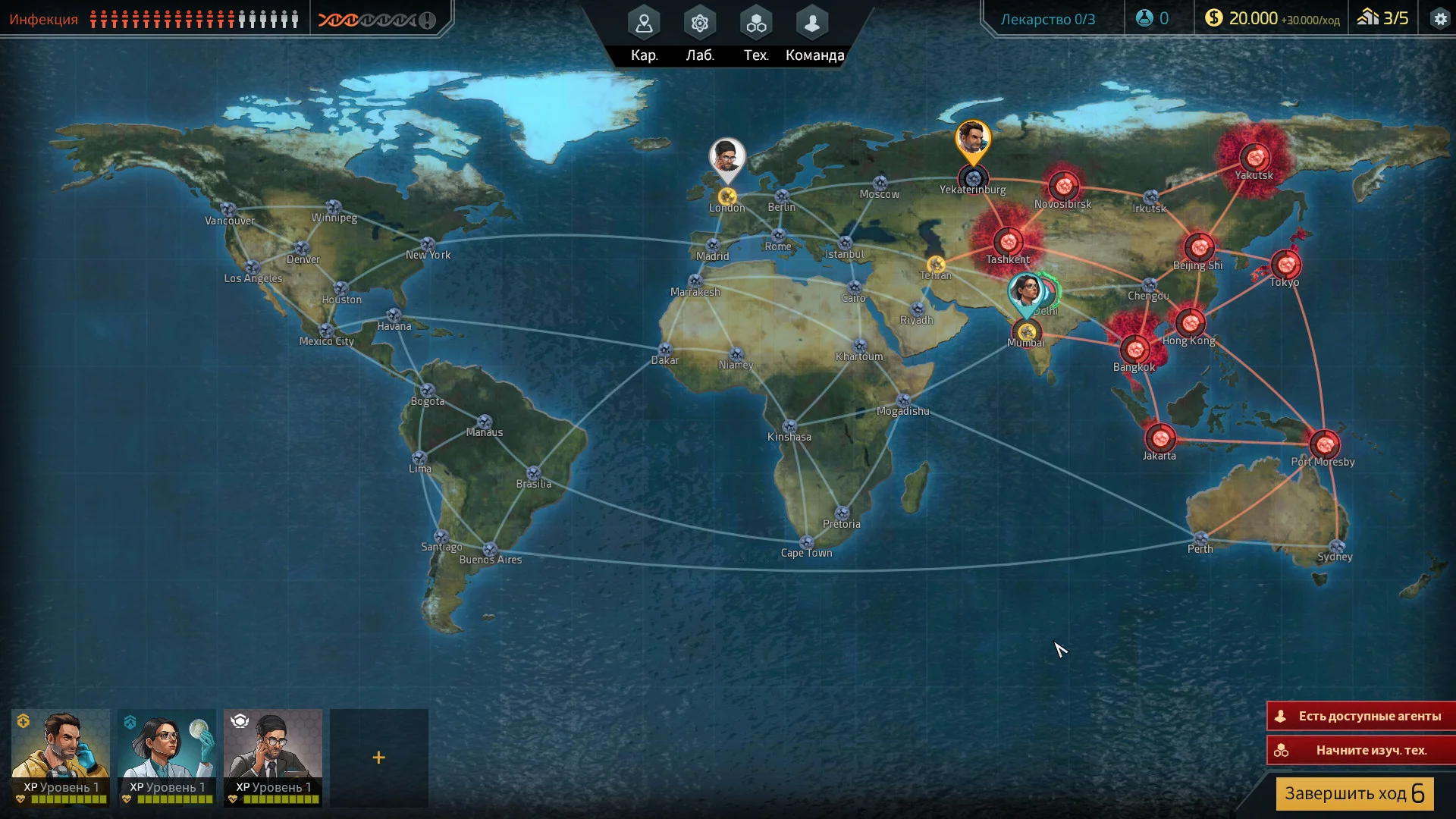
Task: Open the Лаб. laboratory tab
Action: 699,33
